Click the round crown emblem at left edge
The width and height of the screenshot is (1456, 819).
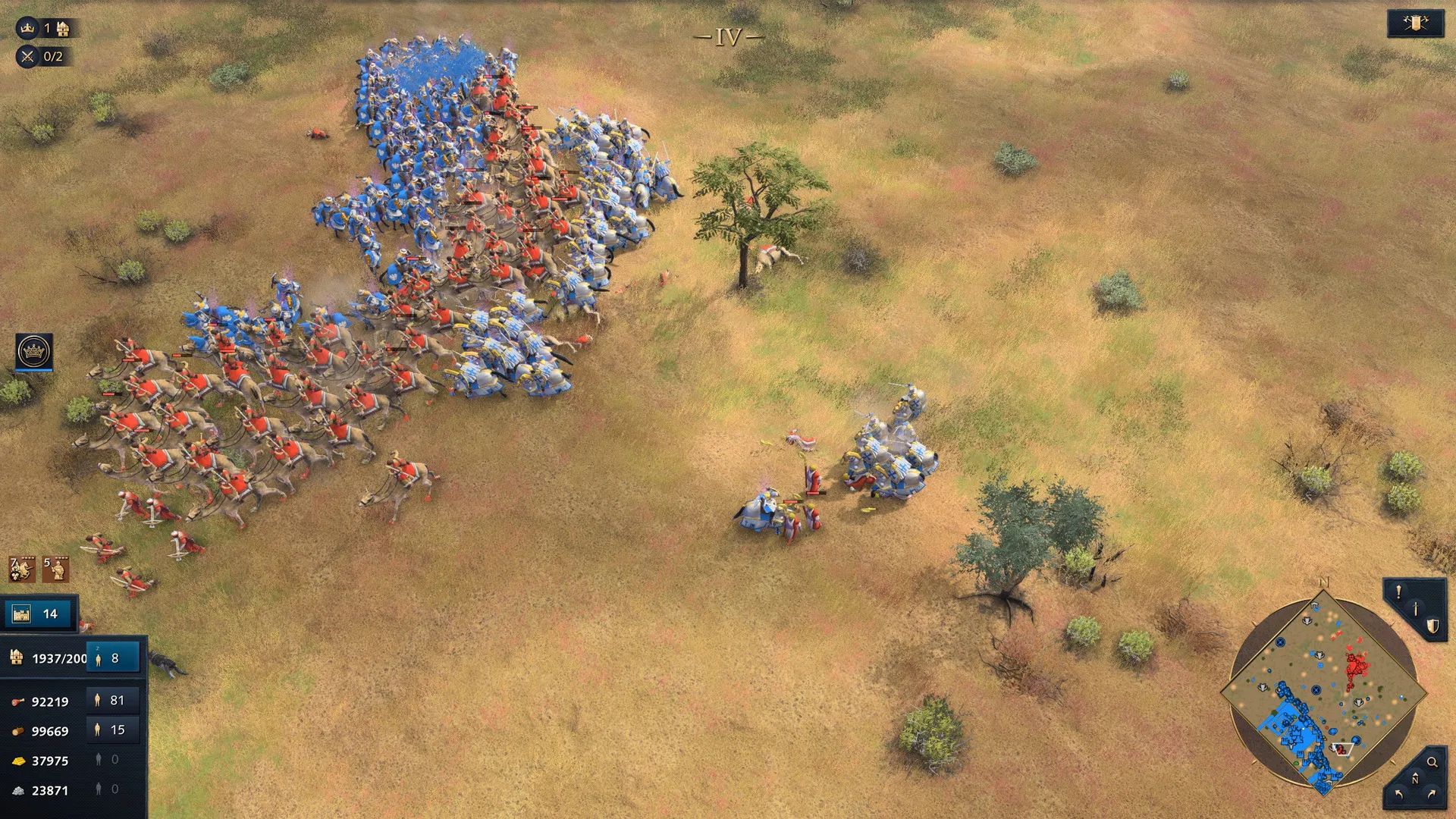coord(34,352)
